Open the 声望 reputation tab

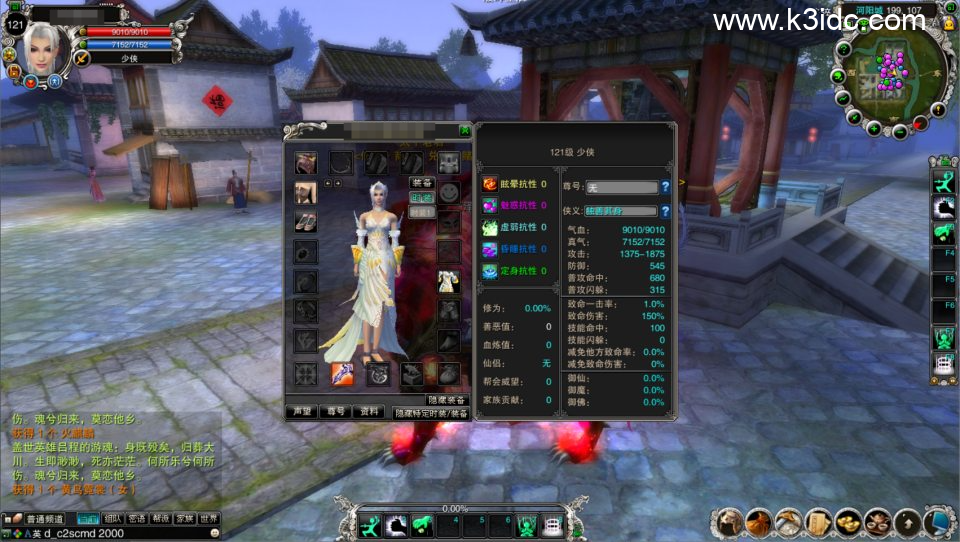pos(300,411)
